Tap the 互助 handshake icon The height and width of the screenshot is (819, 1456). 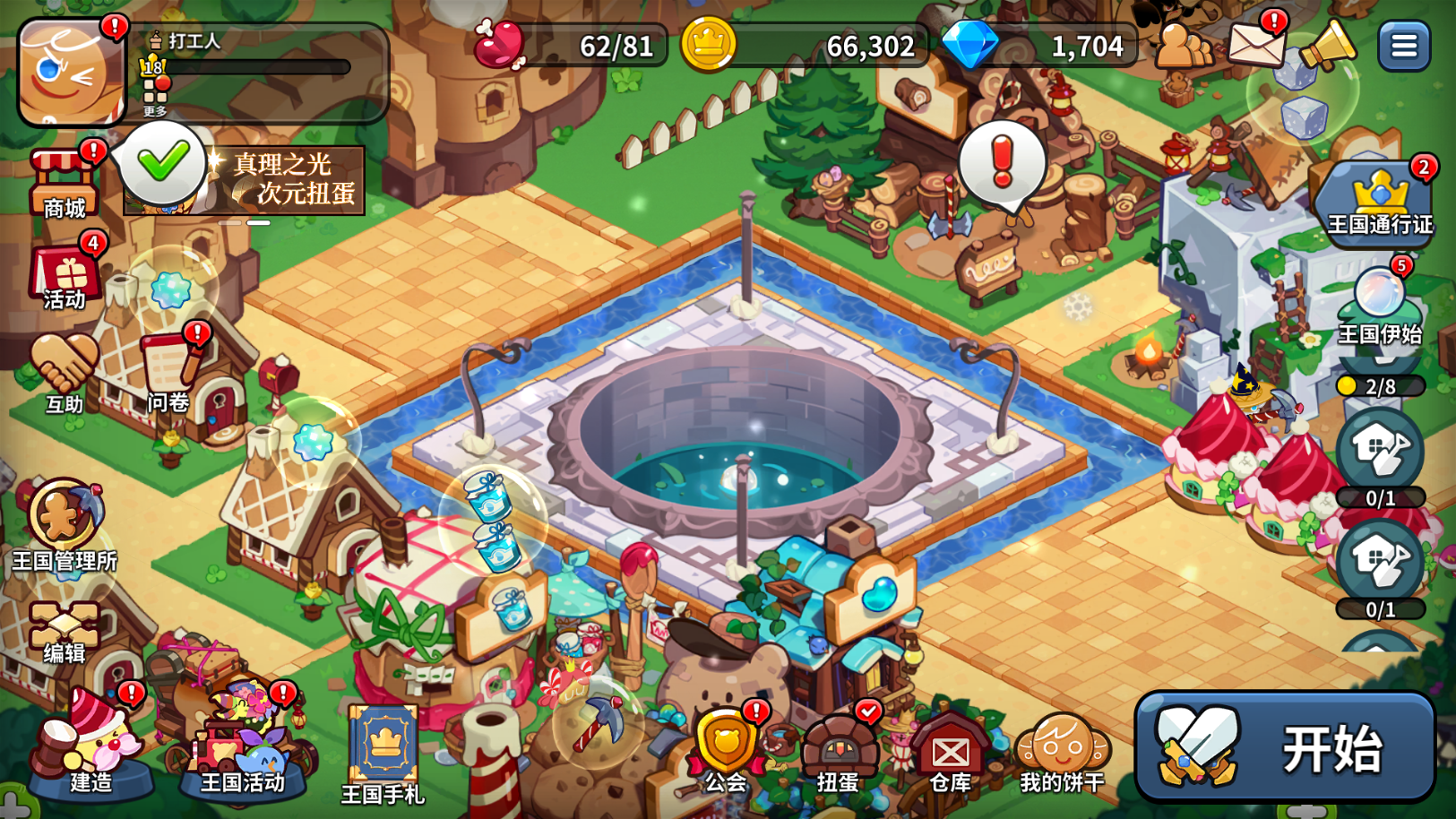click(x=64, y=372)
